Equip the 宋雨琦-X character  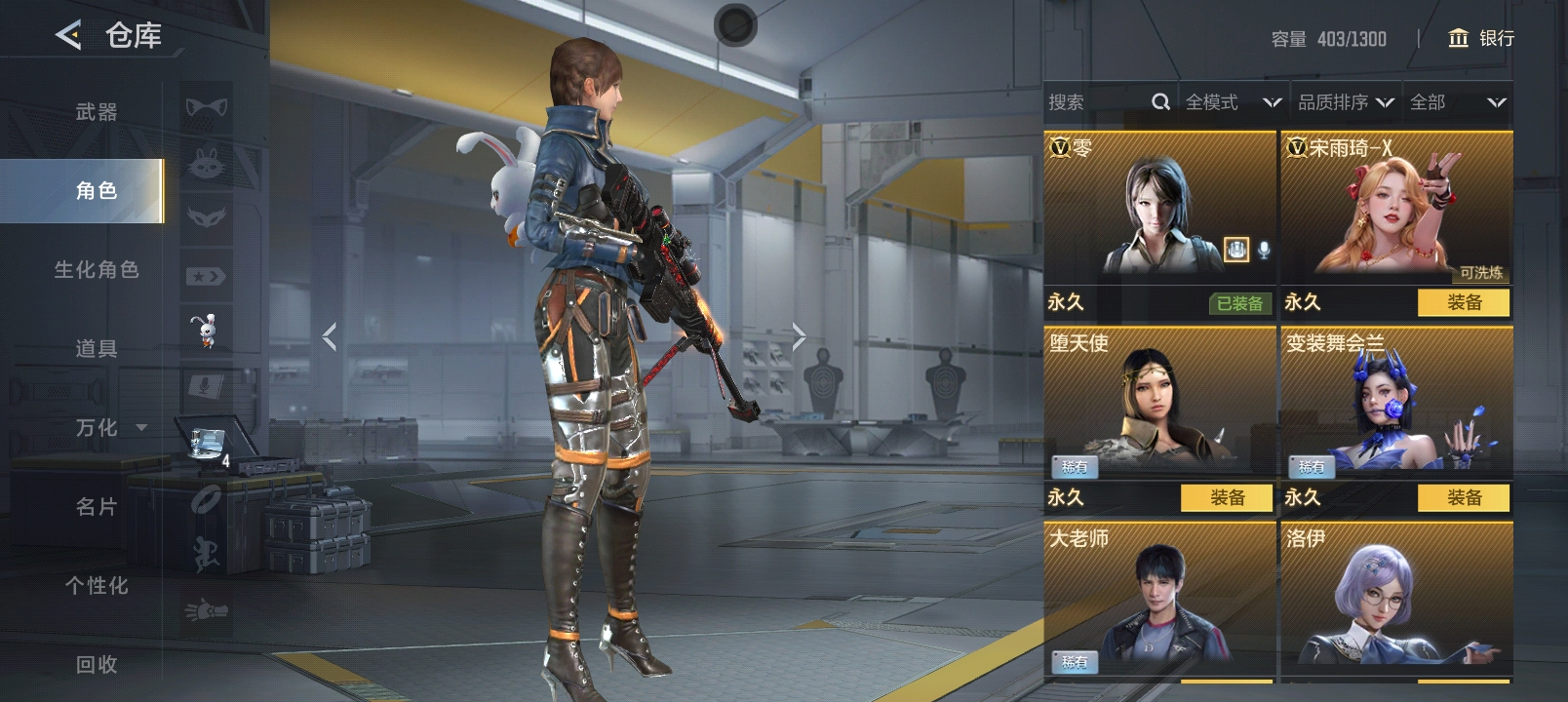[x=1464, y=303]
